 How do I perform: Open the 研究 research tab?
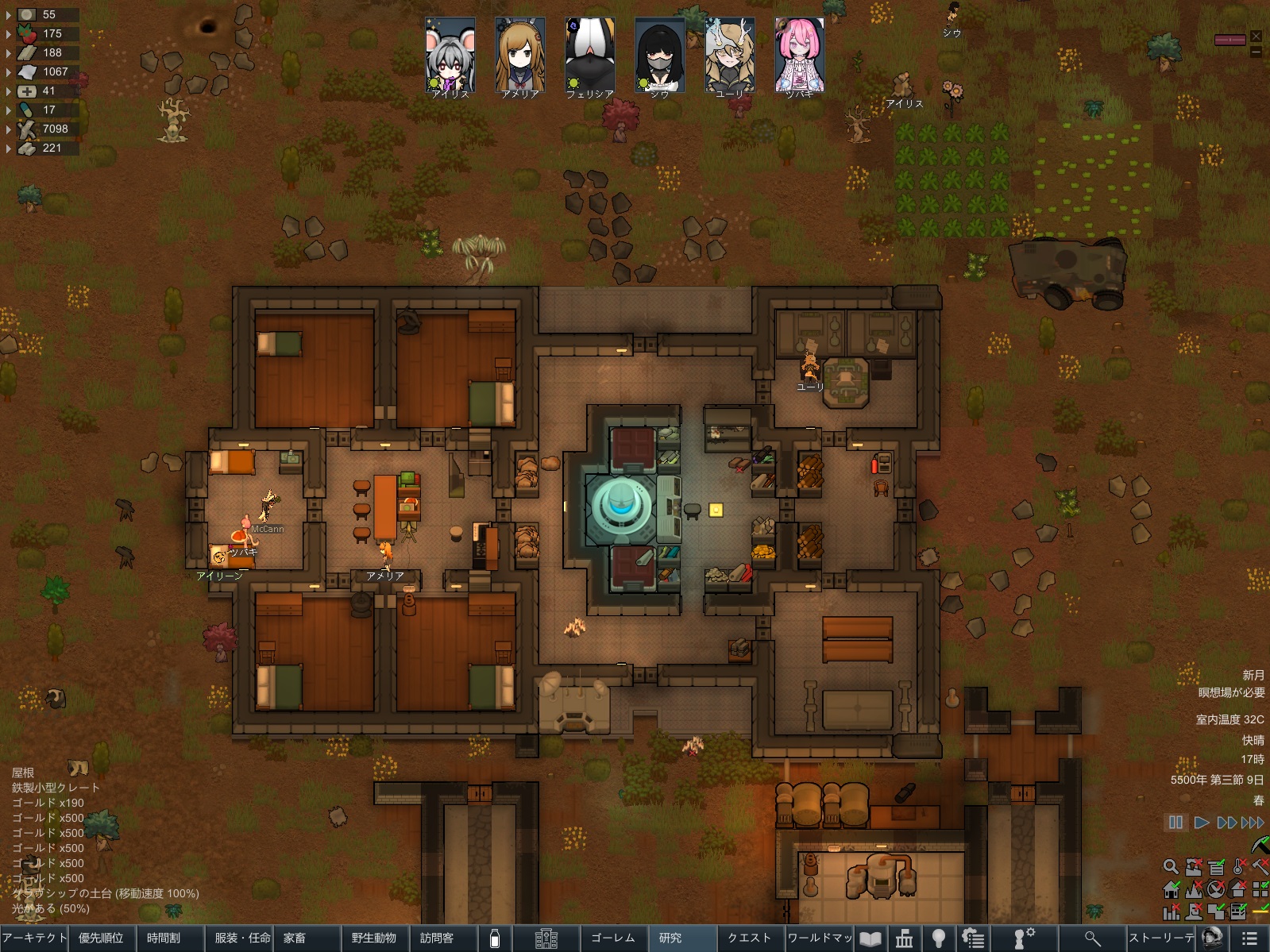tap(670, 938)
